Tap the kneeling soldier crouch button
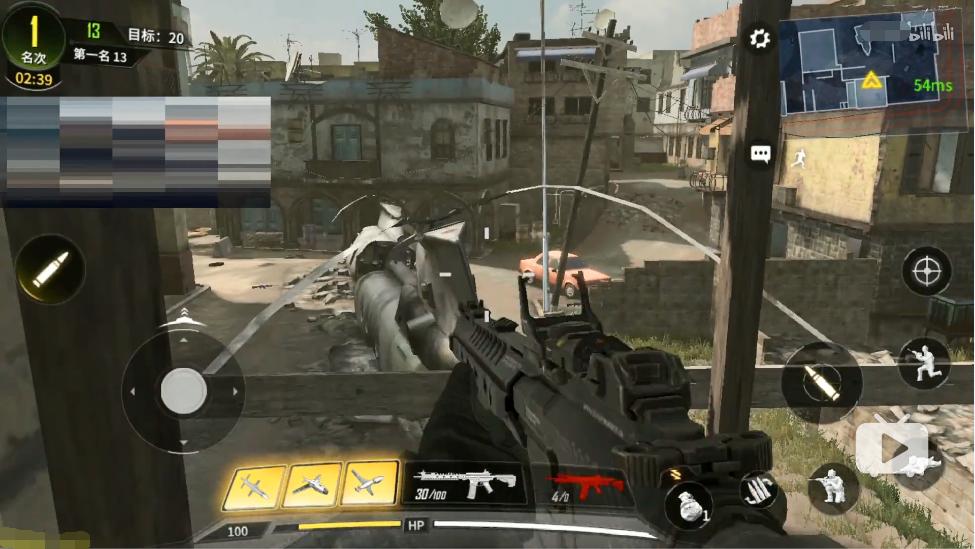This screenshot has height=549, width=975. coord(833,488)
